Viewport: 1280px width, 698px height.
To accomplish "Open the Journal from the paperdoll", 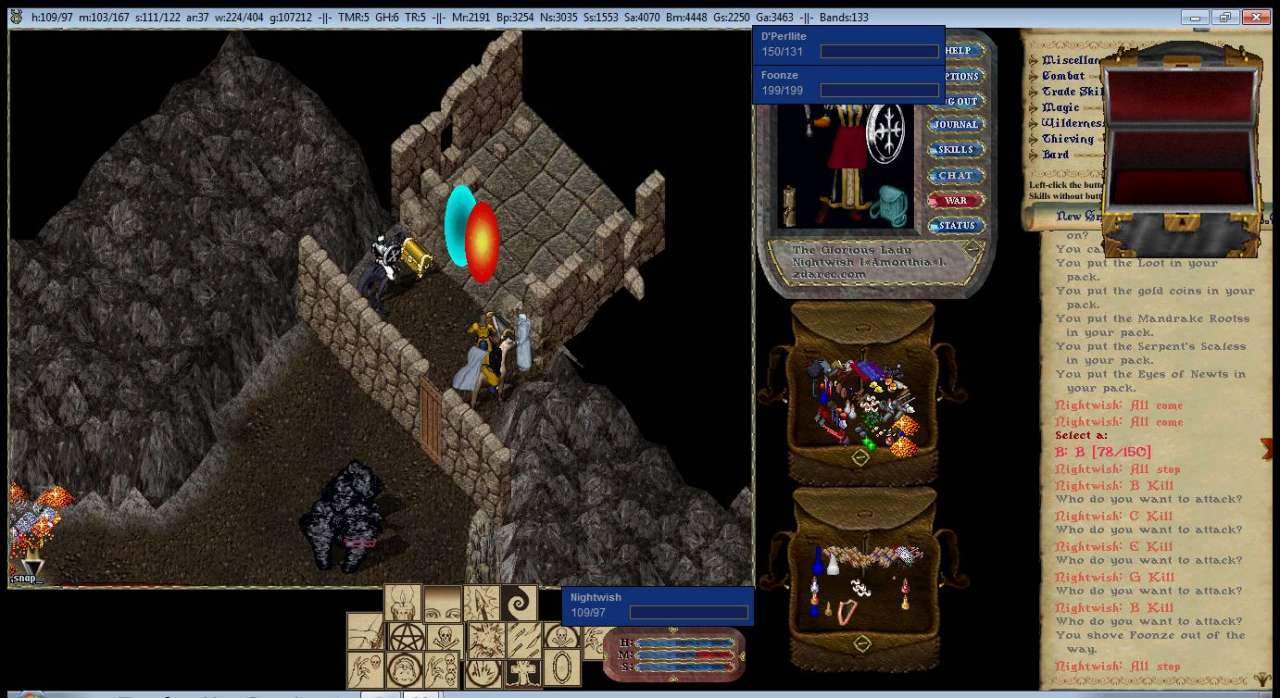I will pyautogui.click(x=955, y=125).
